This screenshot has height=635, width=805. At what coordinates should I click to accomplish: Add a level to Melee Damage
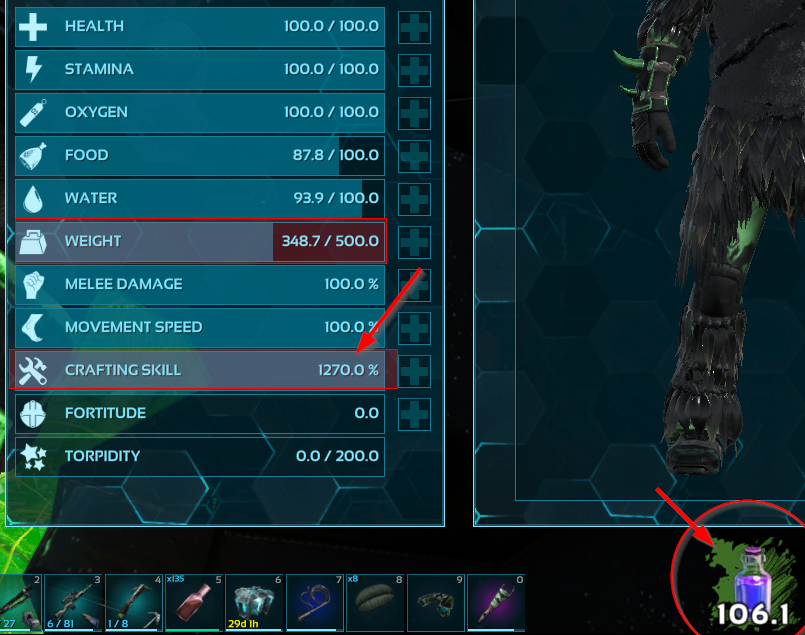414,284
